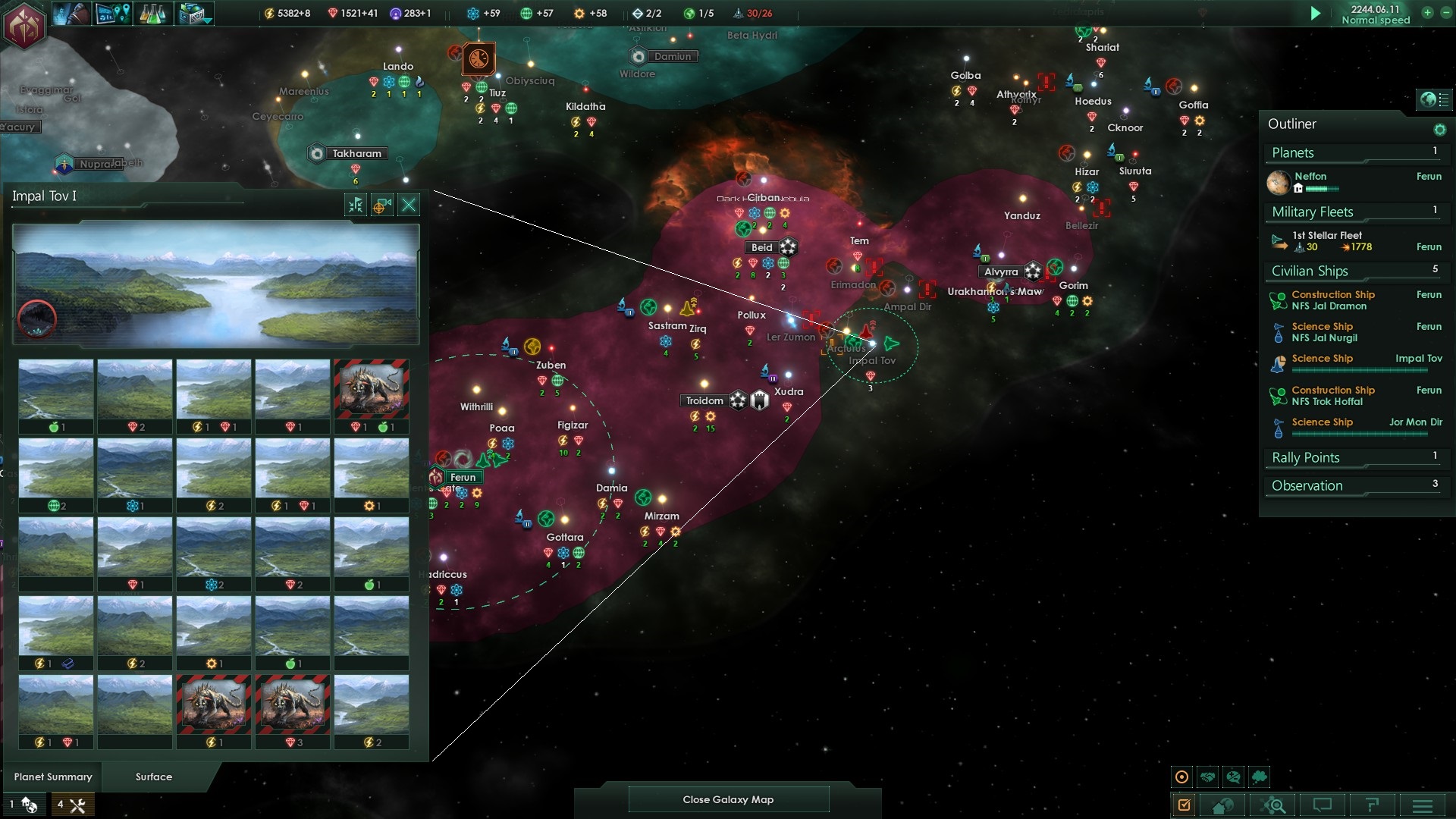Open the chat speech bubble window

tap(1323, 805)
